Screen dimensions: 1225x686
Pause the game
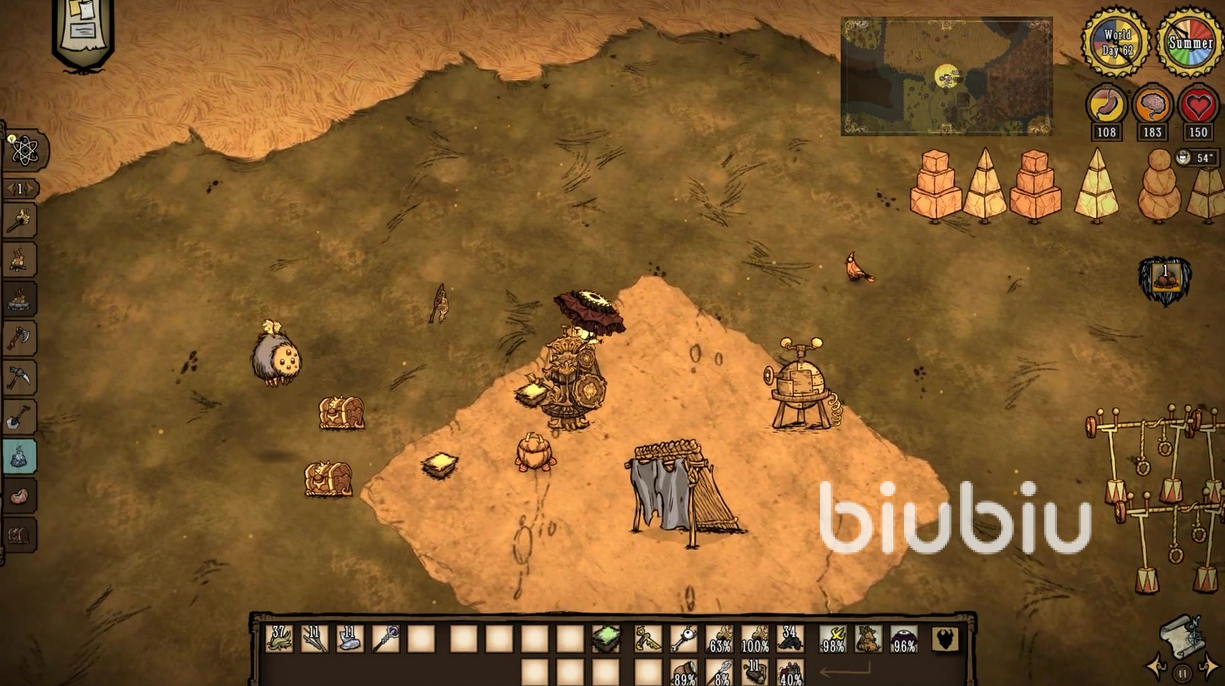pyautogui.click(x=1183, y=673)
